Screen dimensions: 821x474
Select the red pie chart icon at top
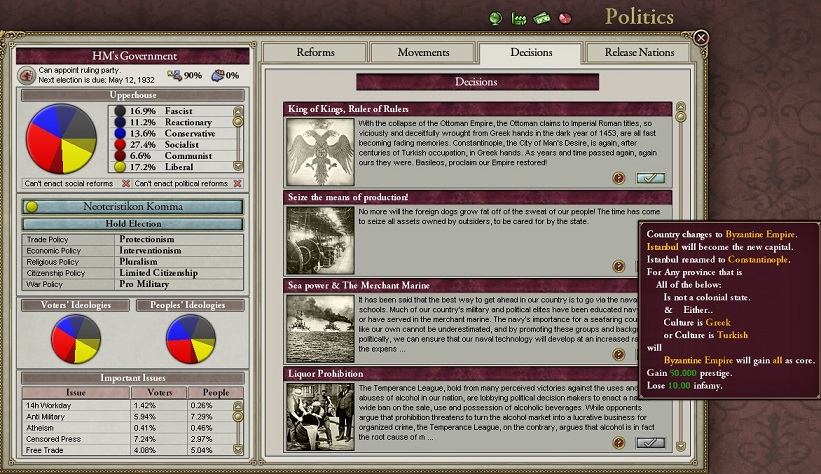pyautogui.click(x=565, y=18)
